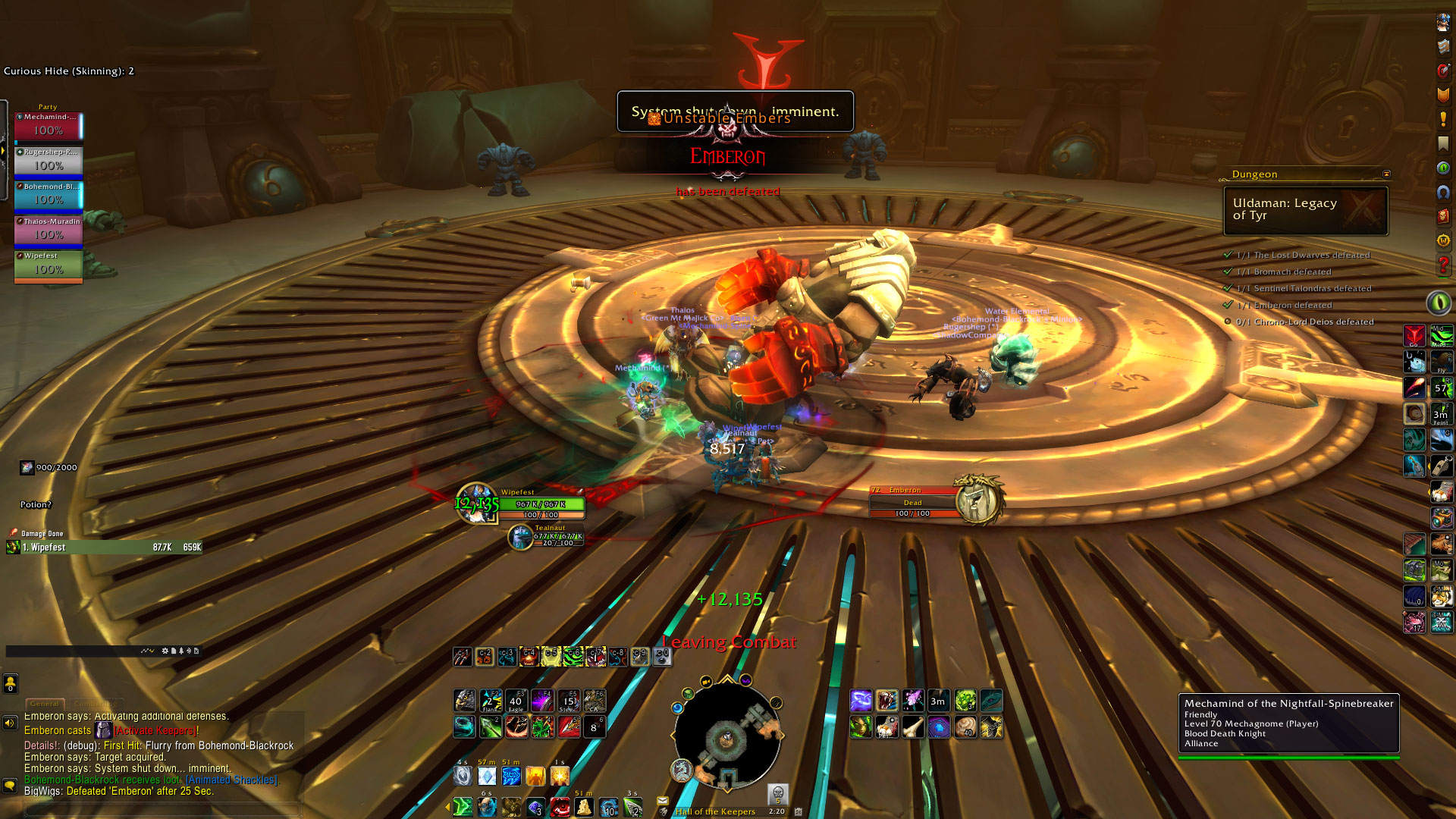Viewport: 1456px width, 819px height.
Task: Use the cheese wedge item slot
Action: pyautogui.click(x=583, y=807)
